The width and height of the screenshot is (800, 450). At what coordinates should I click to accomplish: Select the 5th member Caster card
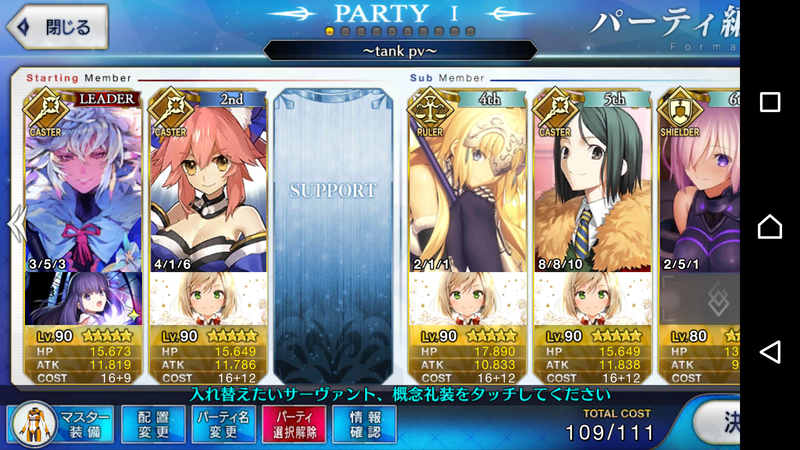point(592,190)
